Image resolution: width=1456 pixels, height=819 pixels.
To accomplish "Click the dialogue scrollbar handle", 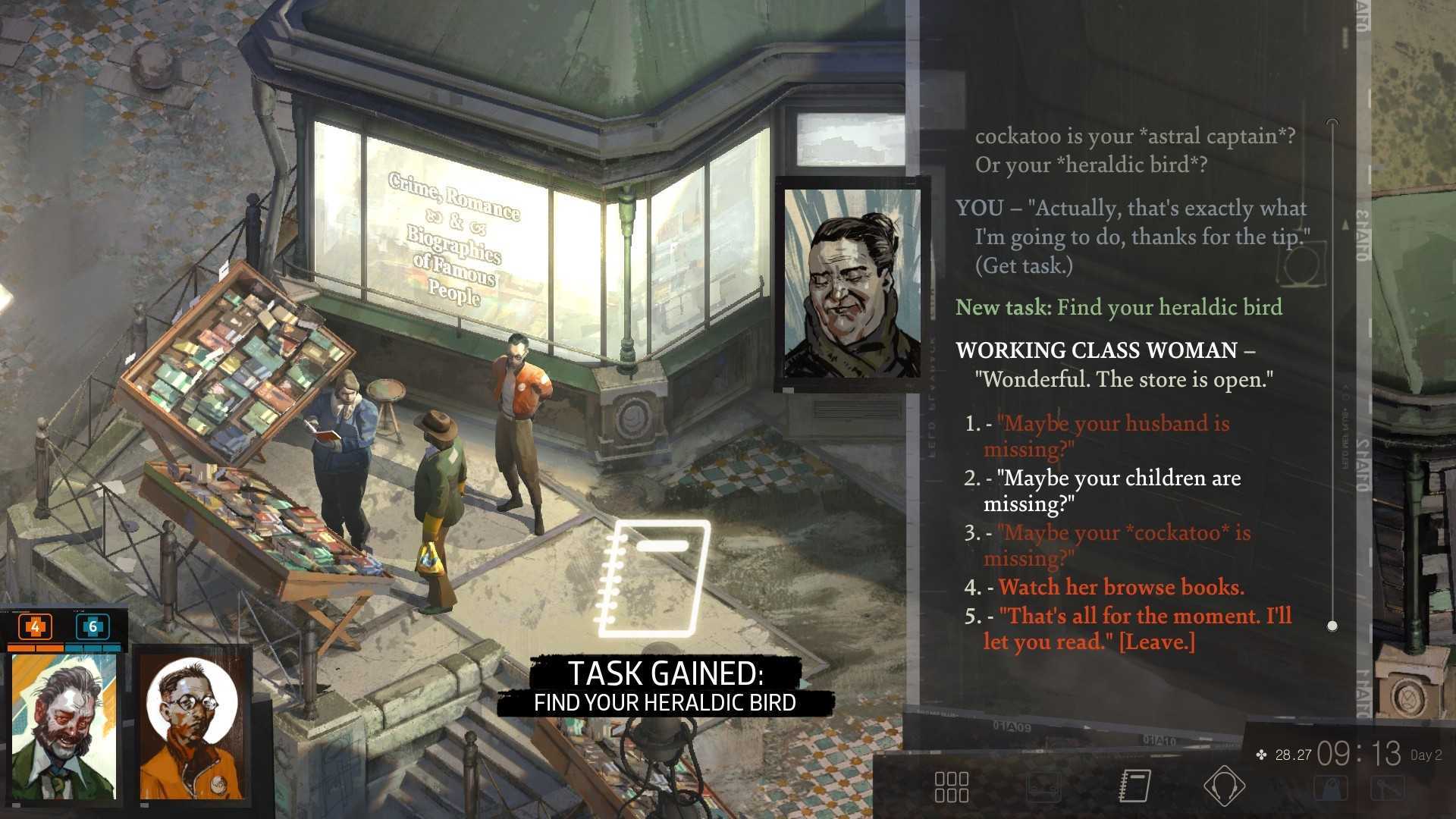I will [x=1332, y=626].
